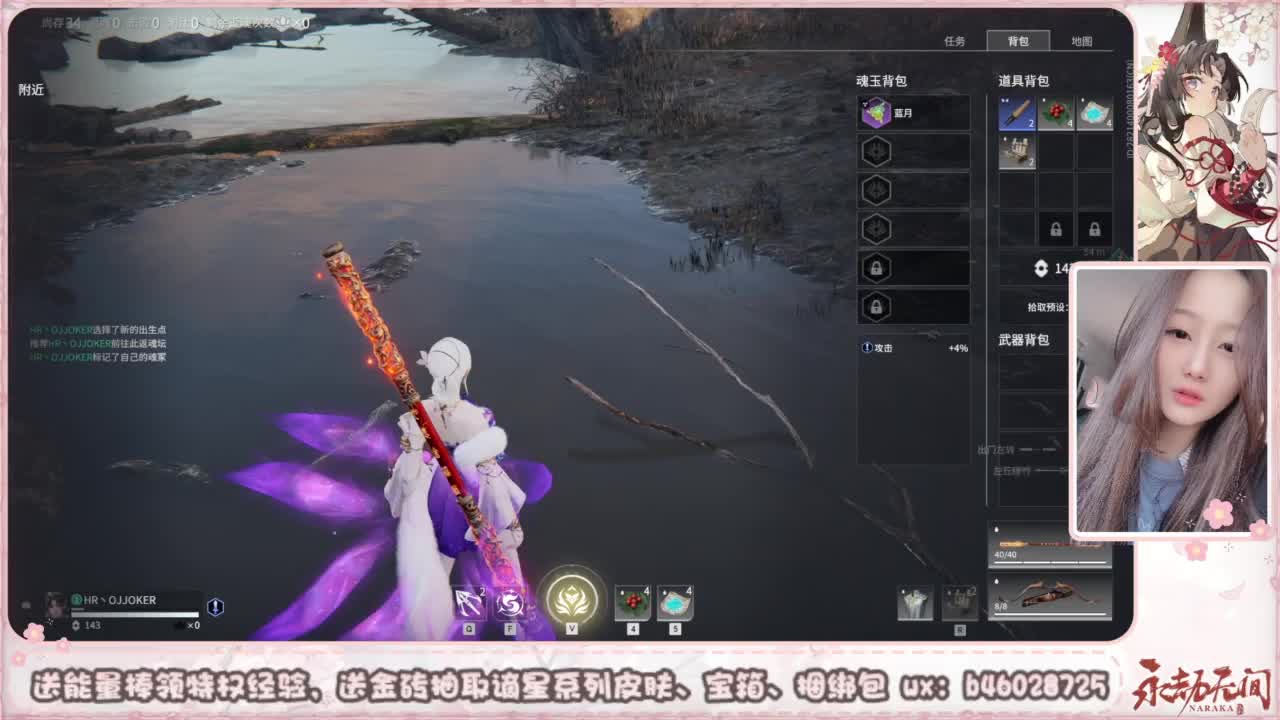Activate the F skill swirl icon
Screen dimensions: 1280x720
pyautogui.click(x=512, y=602)
